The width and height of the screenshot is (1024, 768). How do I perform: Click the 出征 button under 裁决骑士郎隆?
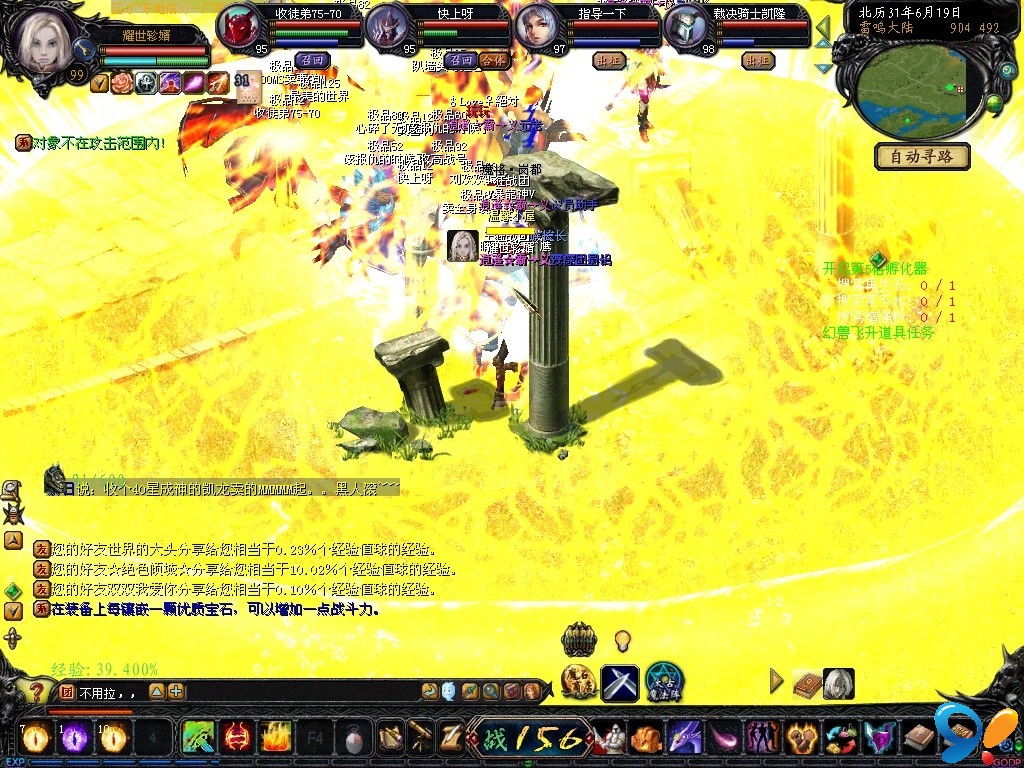click(758, 60)
